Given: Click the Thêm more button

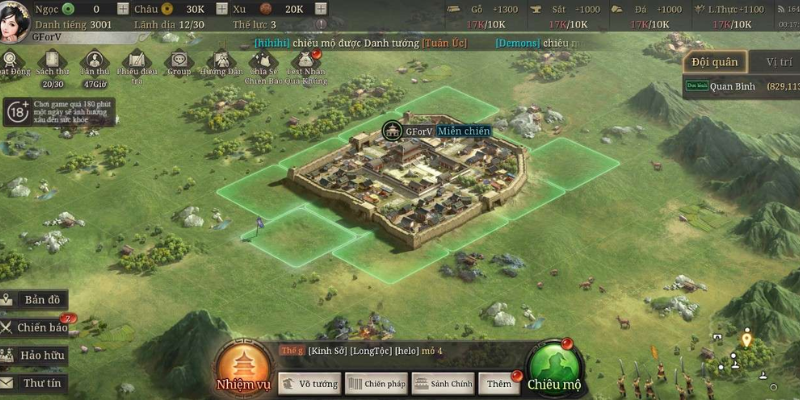Looking at the screenshot, I should [x=499, y=383].
